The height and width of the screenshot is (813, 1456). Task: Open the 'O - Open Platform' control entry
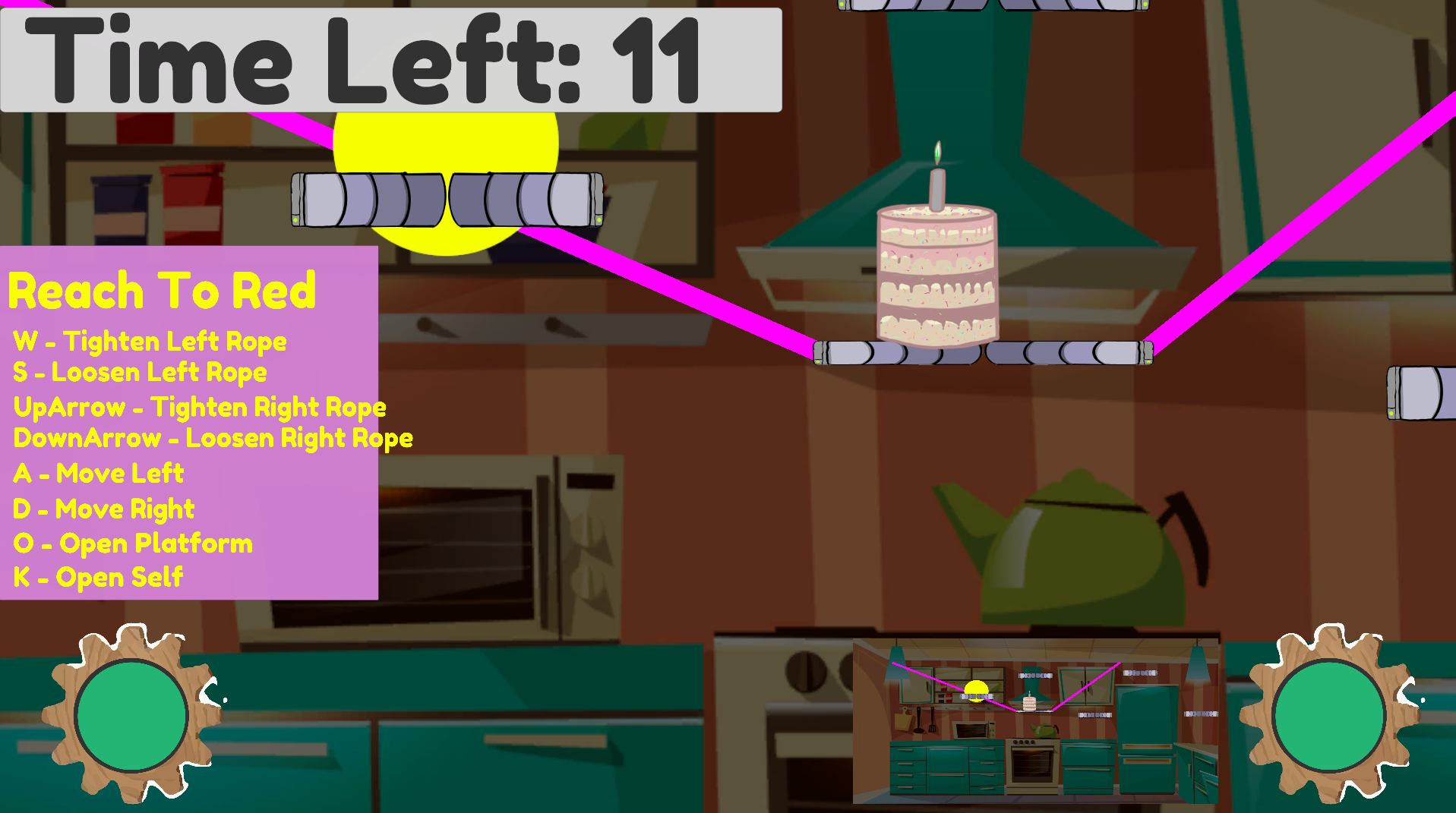click(132, 542)
